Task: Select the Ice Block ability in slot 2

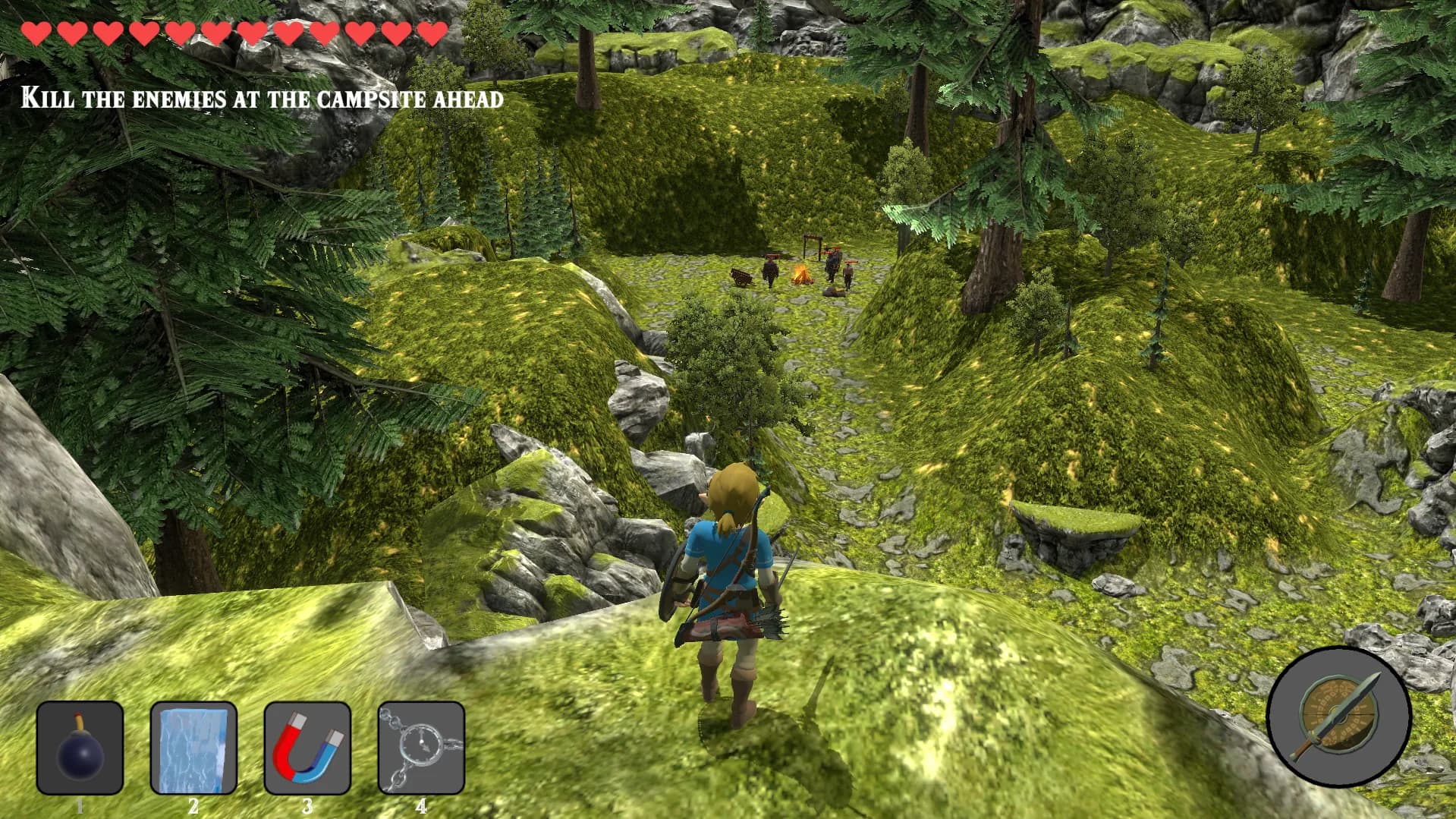Action: [193, 748]
